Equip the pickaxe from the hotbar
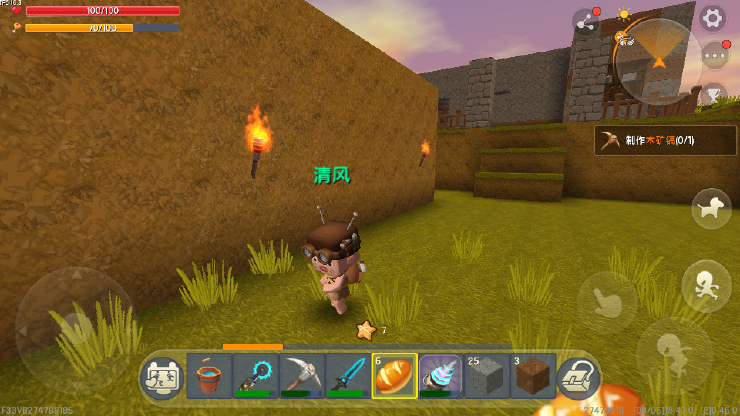This screenshot has width=740, height=416. (x=301, y=377)
